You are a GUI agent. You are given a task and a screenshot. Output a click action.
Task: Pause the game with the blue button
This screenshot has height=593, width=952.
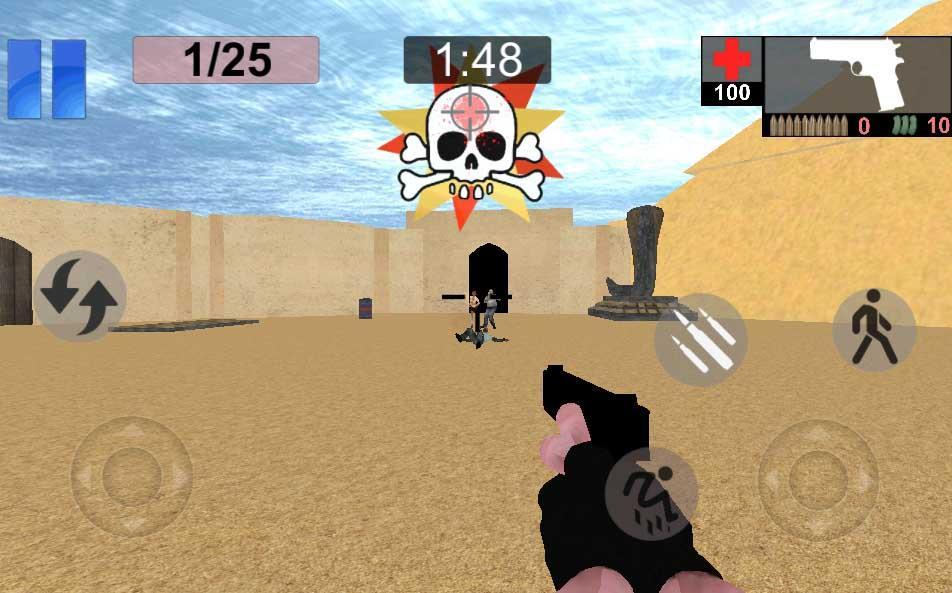[47, 79]
